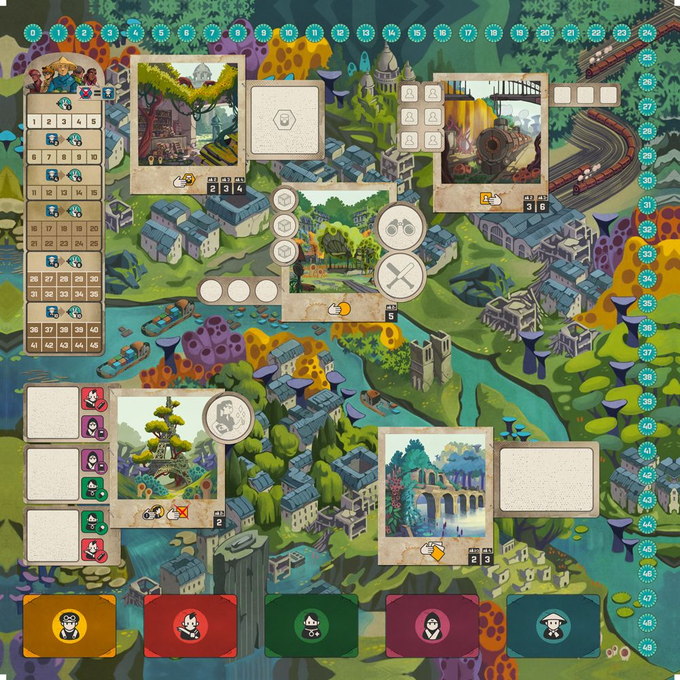This screenshot has width=680, height=680.
Task: Choose the crimson hooded character slot
Action: pyautogui.click(x=432, y=626)
